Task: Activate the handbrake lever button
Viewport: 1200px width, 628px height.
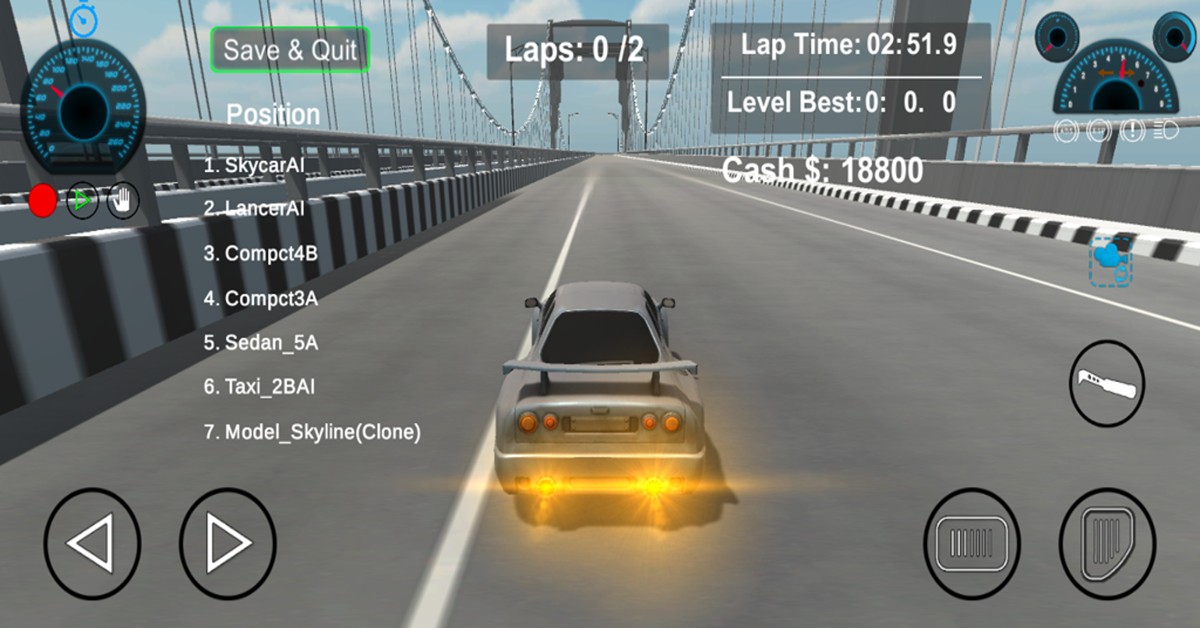Action: (x=1107, y=383)
